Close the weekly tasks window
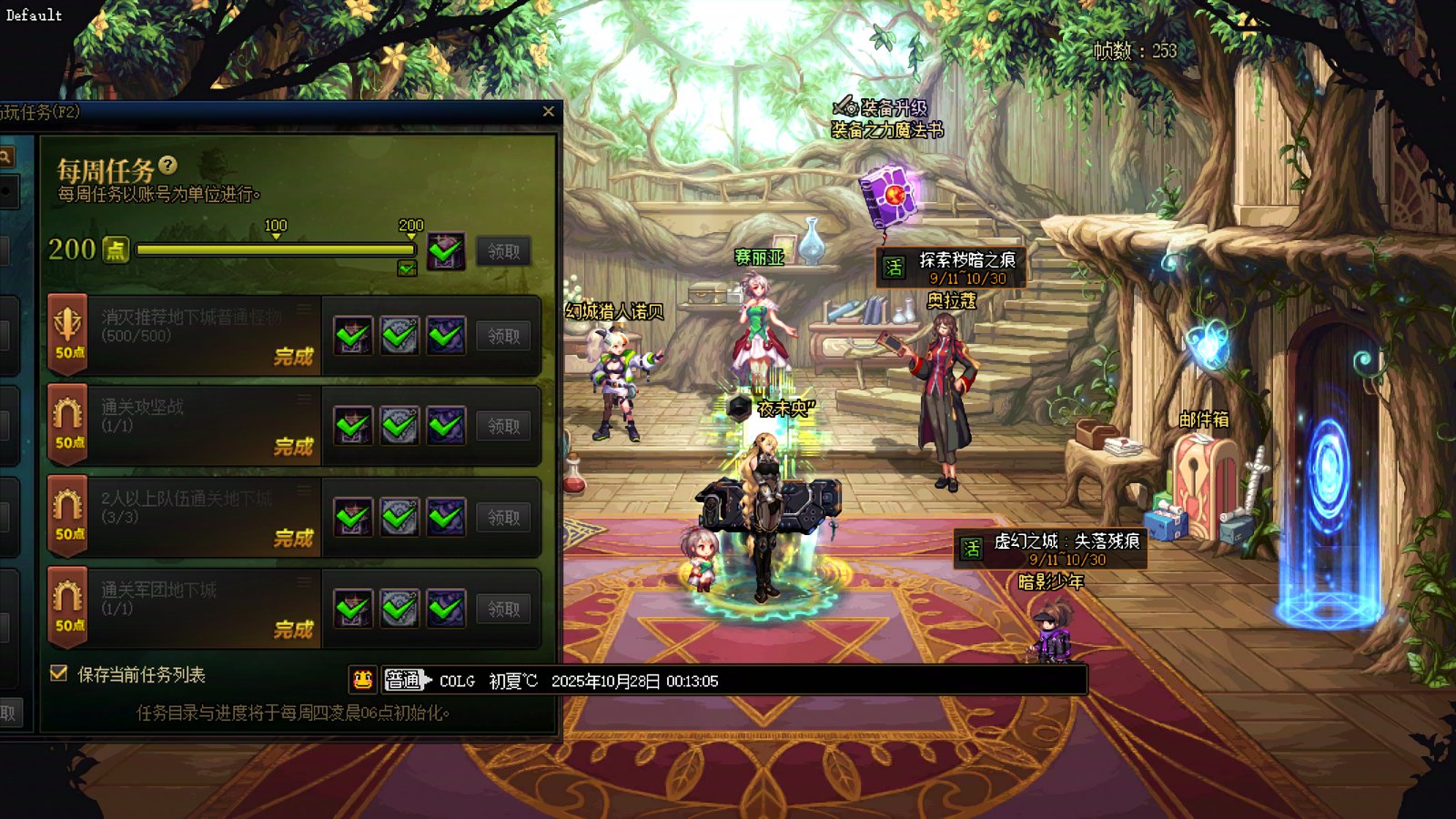Screen dimensions: 1456x819 (548, 112)
